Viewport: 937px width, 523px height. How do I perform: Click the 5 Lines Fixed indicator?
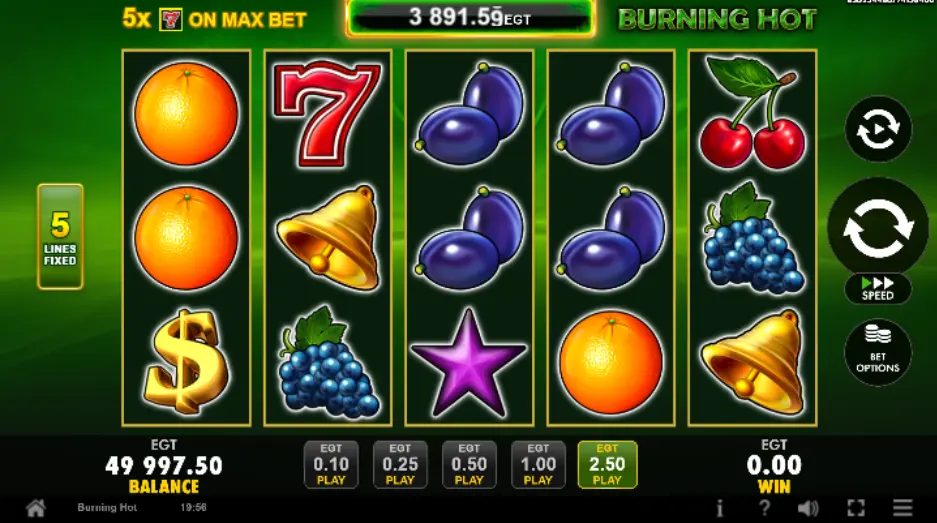(60, 236)
